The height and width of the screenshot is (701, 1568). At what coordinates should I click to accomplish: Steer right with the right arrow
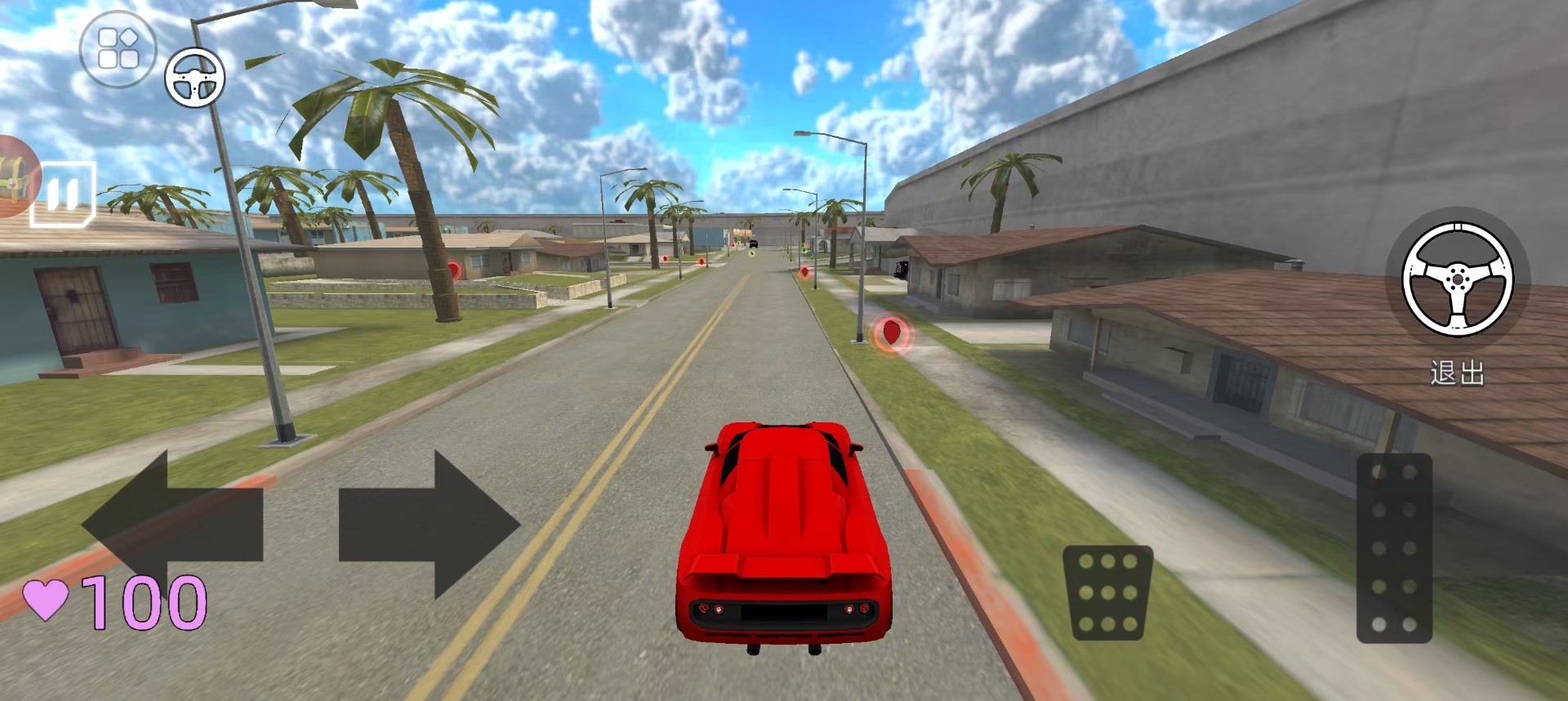pyautogui.click(x=428, y=524)
